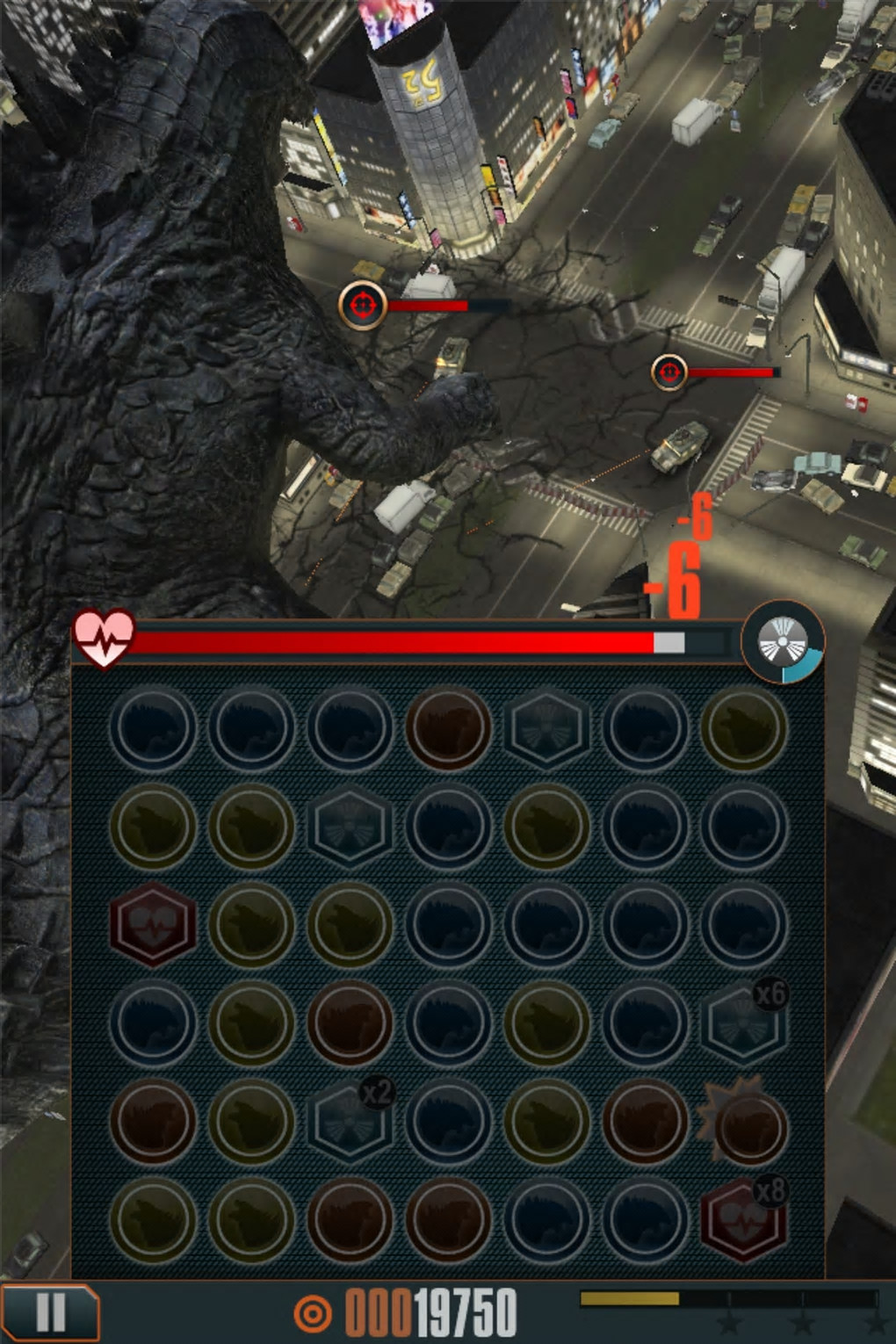This screenshot has height=1344, width=896.
Task: Select the hexagon tile marked x6
Action: [743, 1022]
